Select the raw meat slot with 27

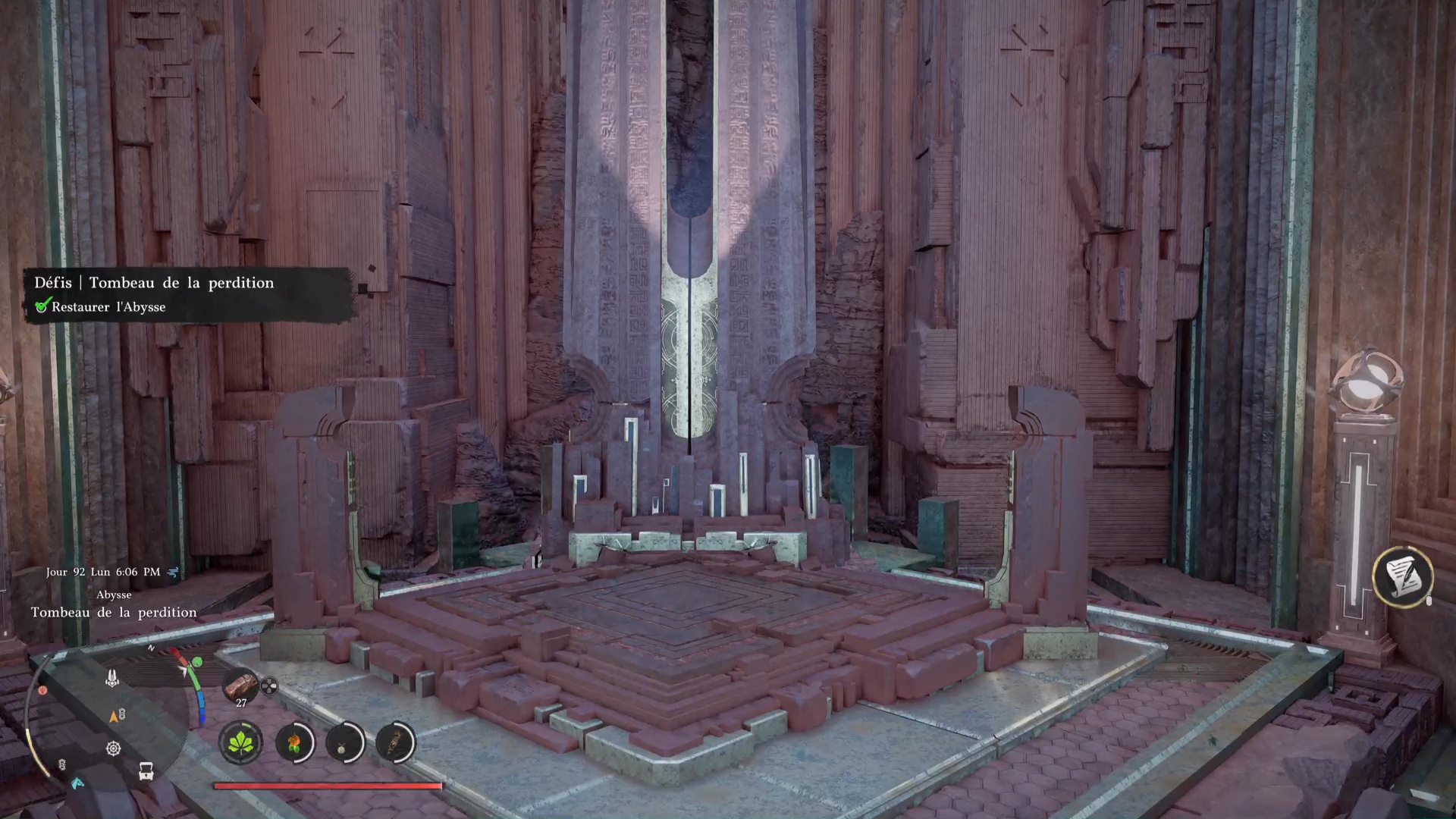pos(240,685)
